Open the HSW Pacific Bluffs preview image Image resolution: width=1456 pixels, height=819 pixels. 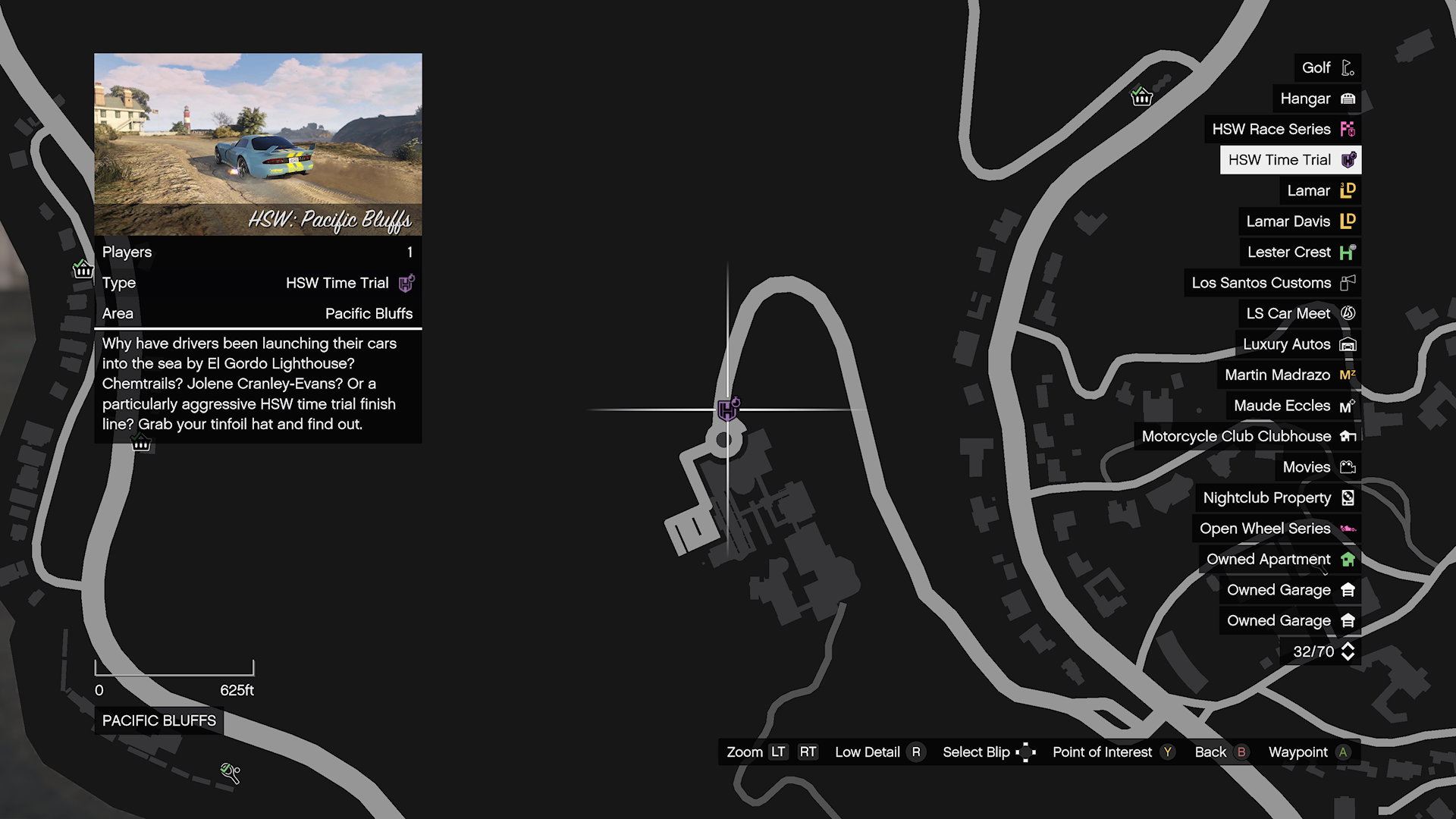click(x=258, y=144)
